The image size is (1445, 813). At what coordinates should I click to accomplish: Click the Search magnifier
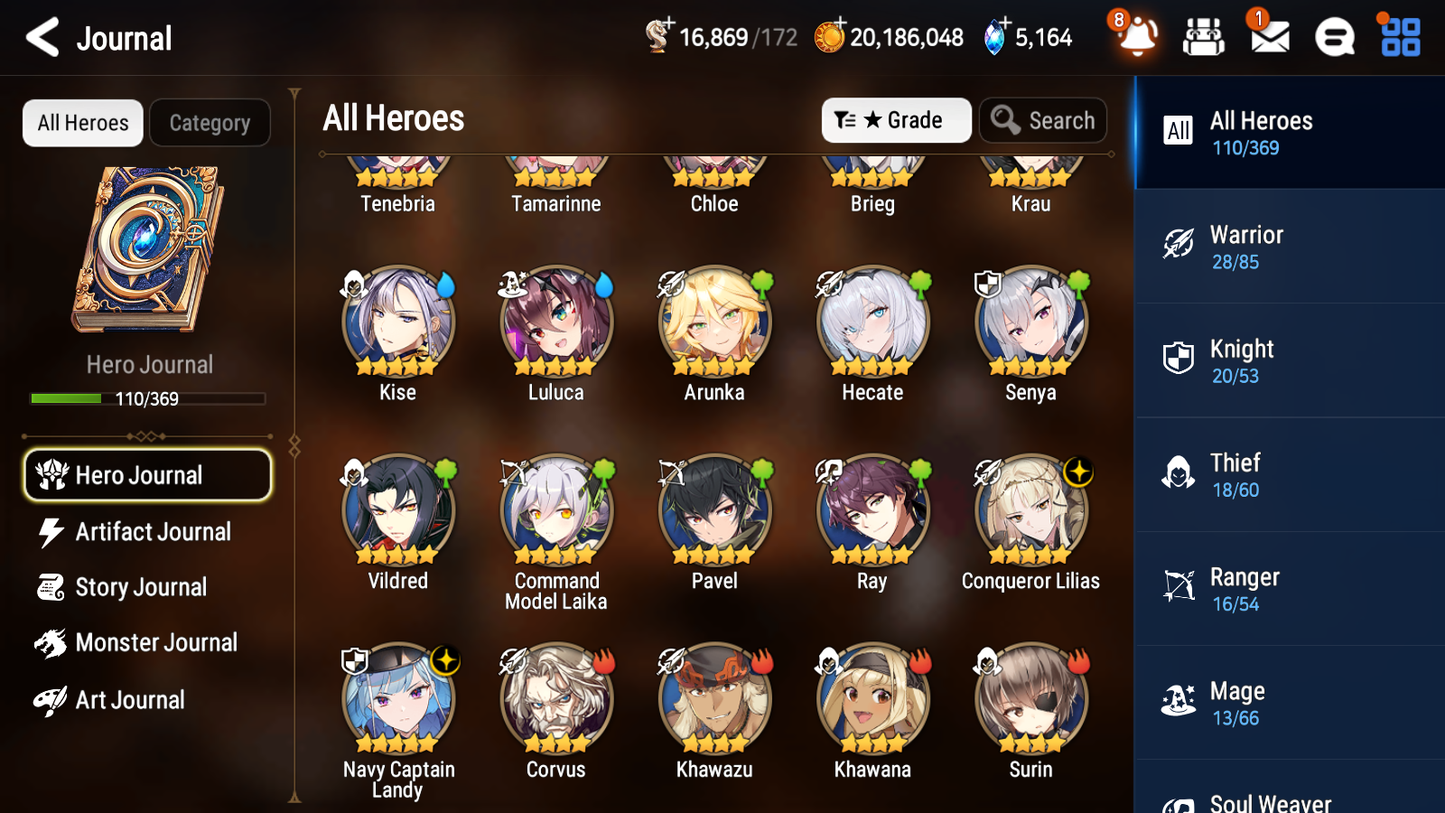point(1043,120)
